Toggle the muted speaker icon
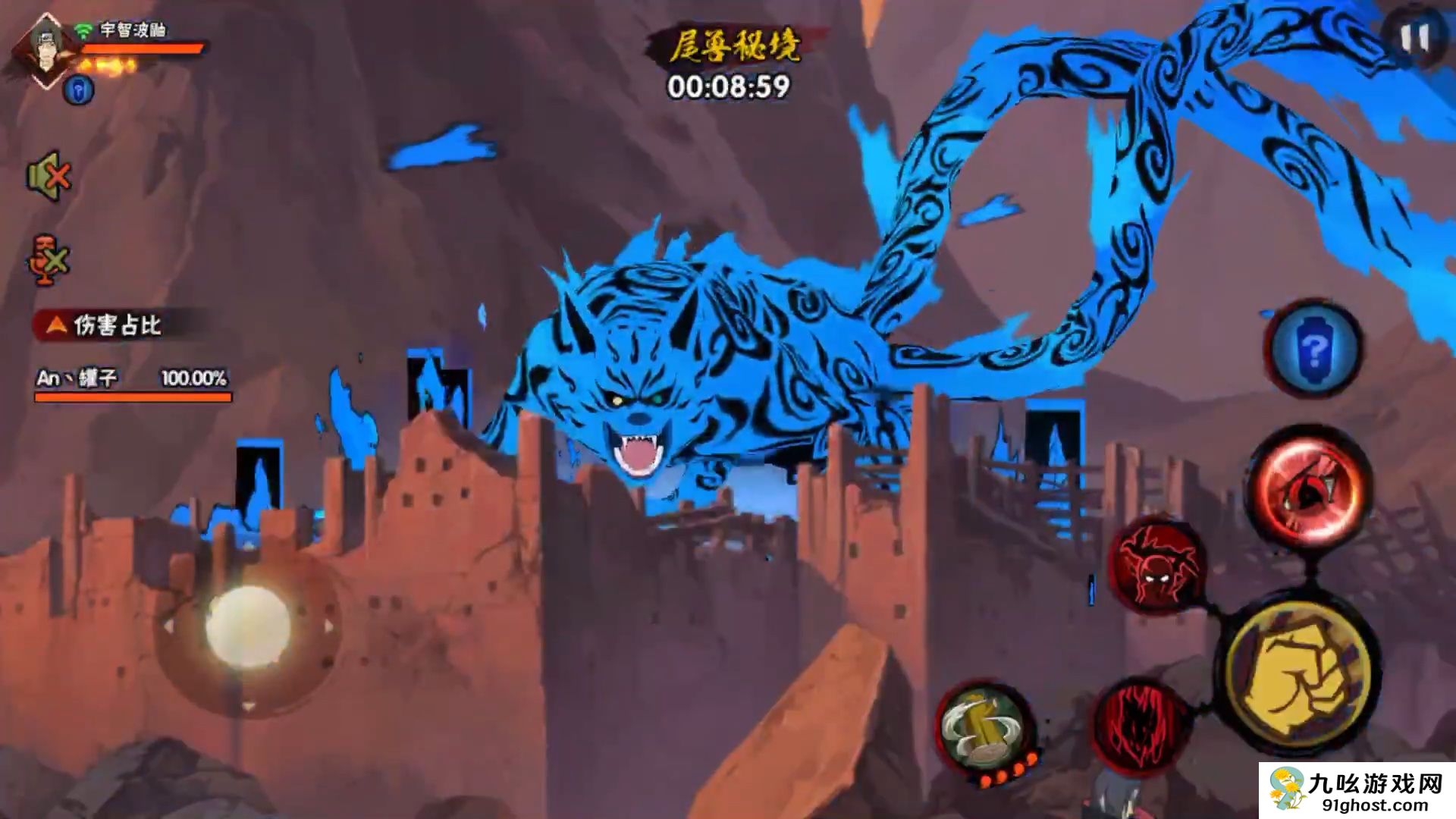 (49, 177)
